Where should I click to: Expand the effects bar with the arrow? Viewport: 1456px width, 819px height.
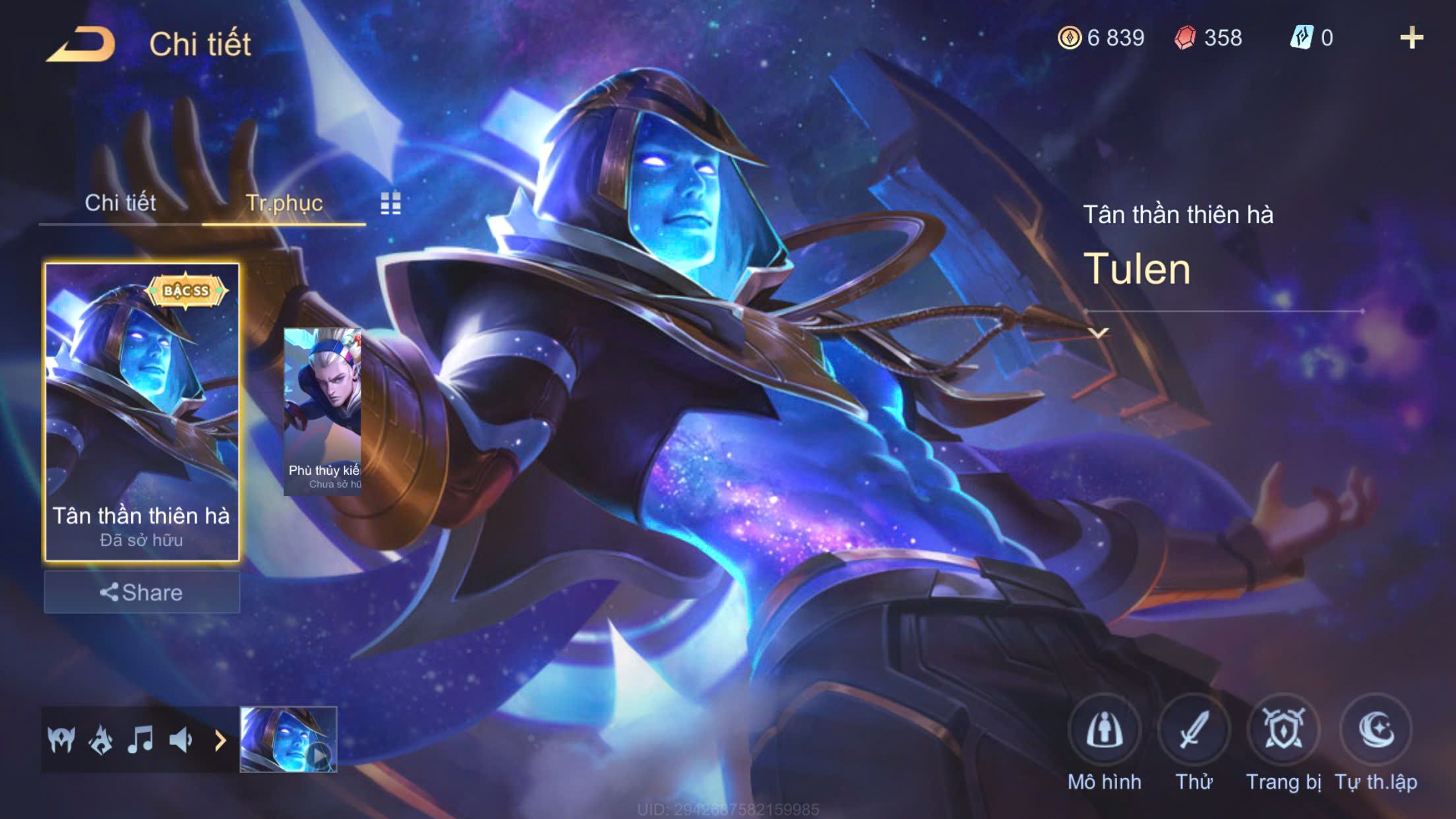click(220, 741)
